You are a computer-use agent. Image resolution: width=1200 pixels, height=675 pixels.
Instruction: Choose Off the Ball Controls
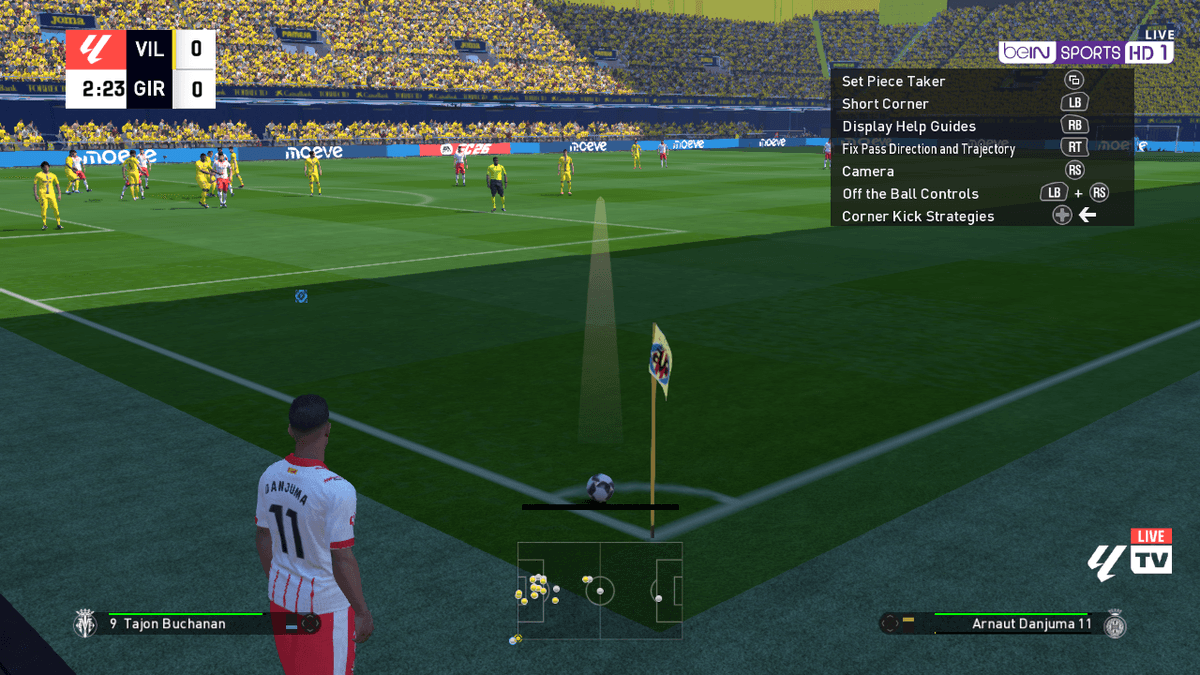910,194
